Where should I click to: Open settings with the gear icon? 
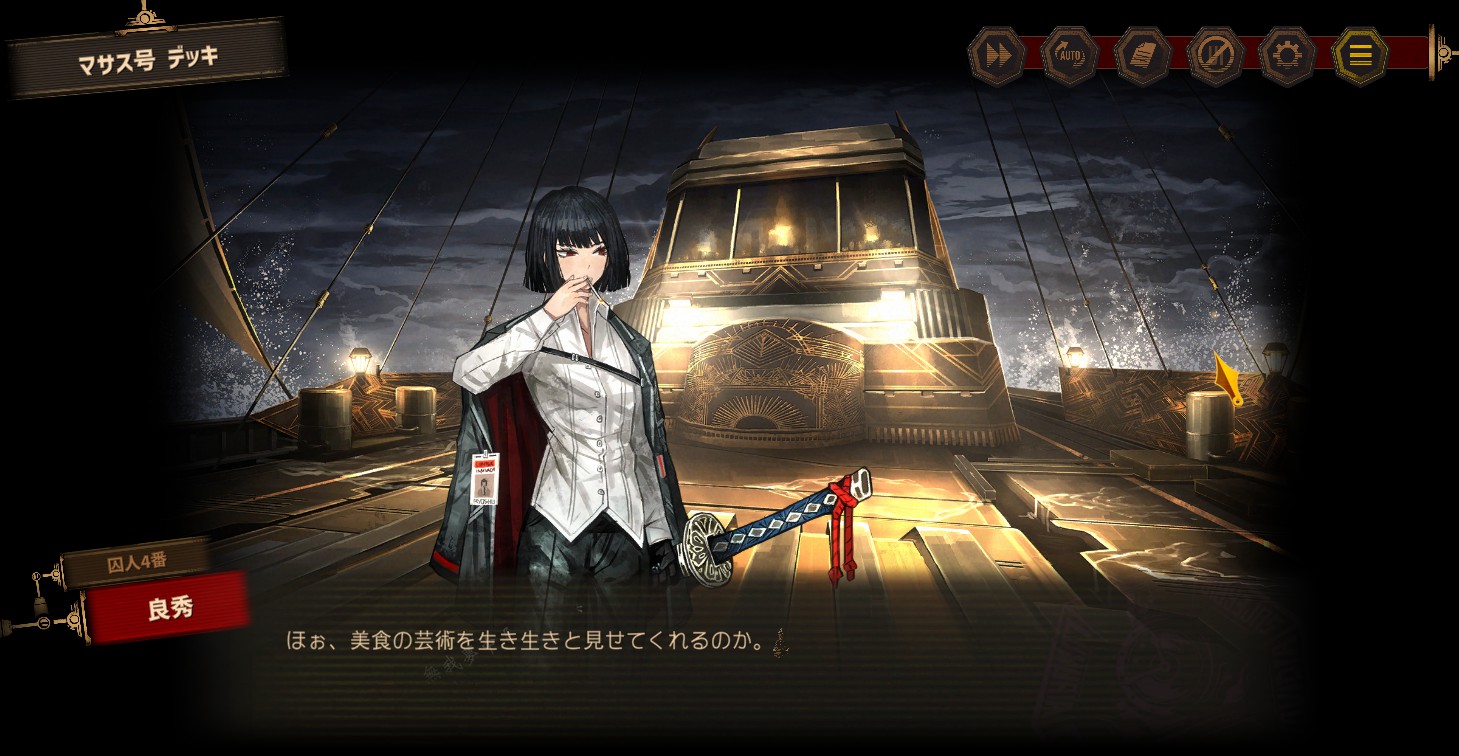[x=1288, y=56]
